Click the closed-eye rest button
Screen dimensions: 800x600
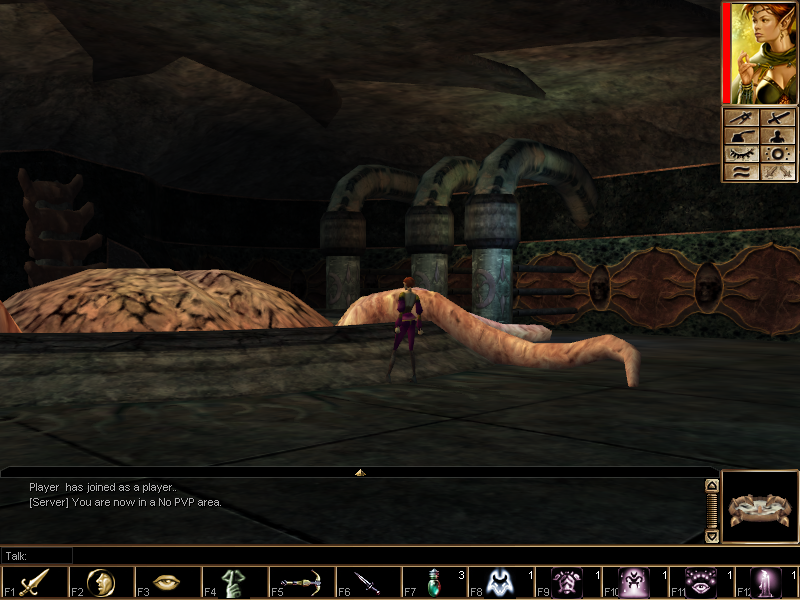[x=742, y=154]
